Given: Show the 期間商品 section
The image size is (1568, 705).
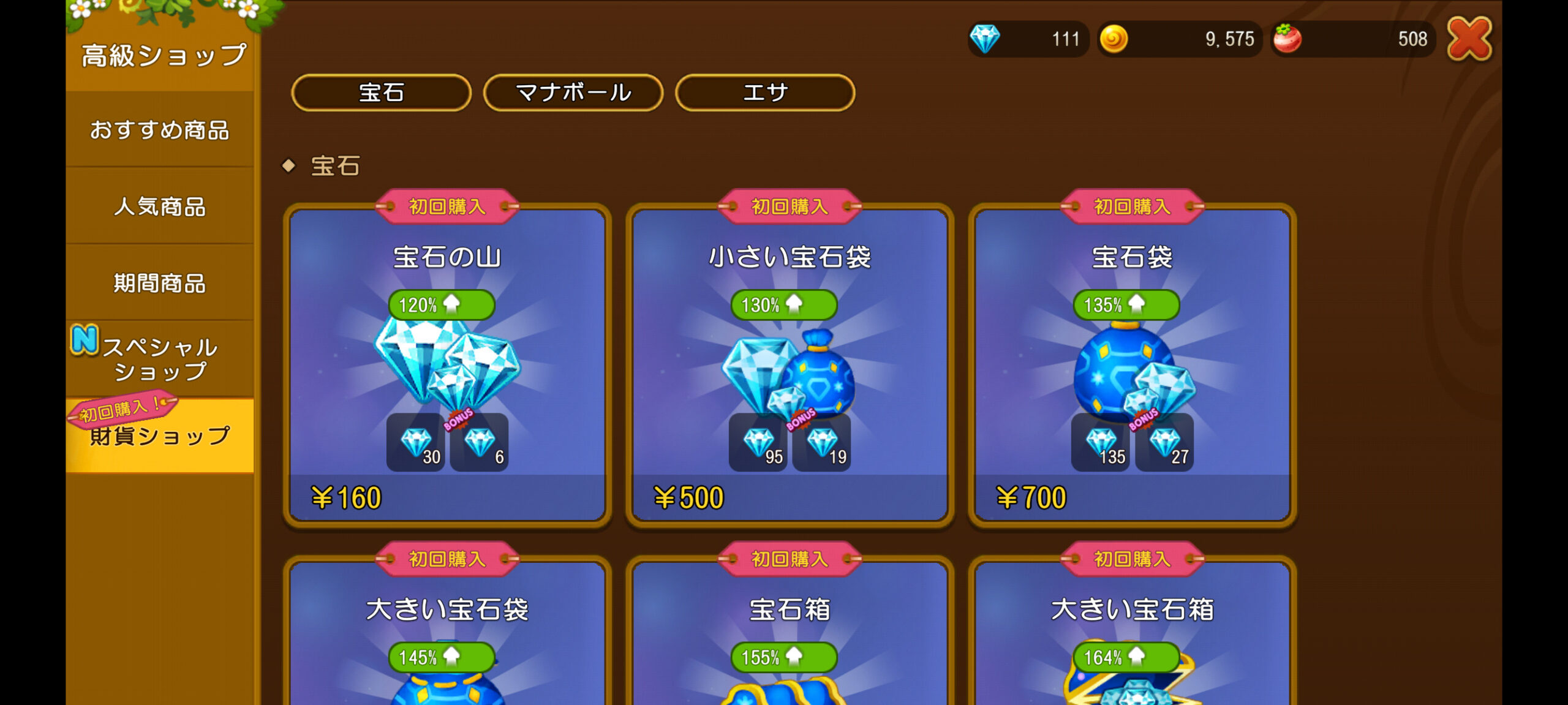Looking at the screenshot, I should [160, 283].
